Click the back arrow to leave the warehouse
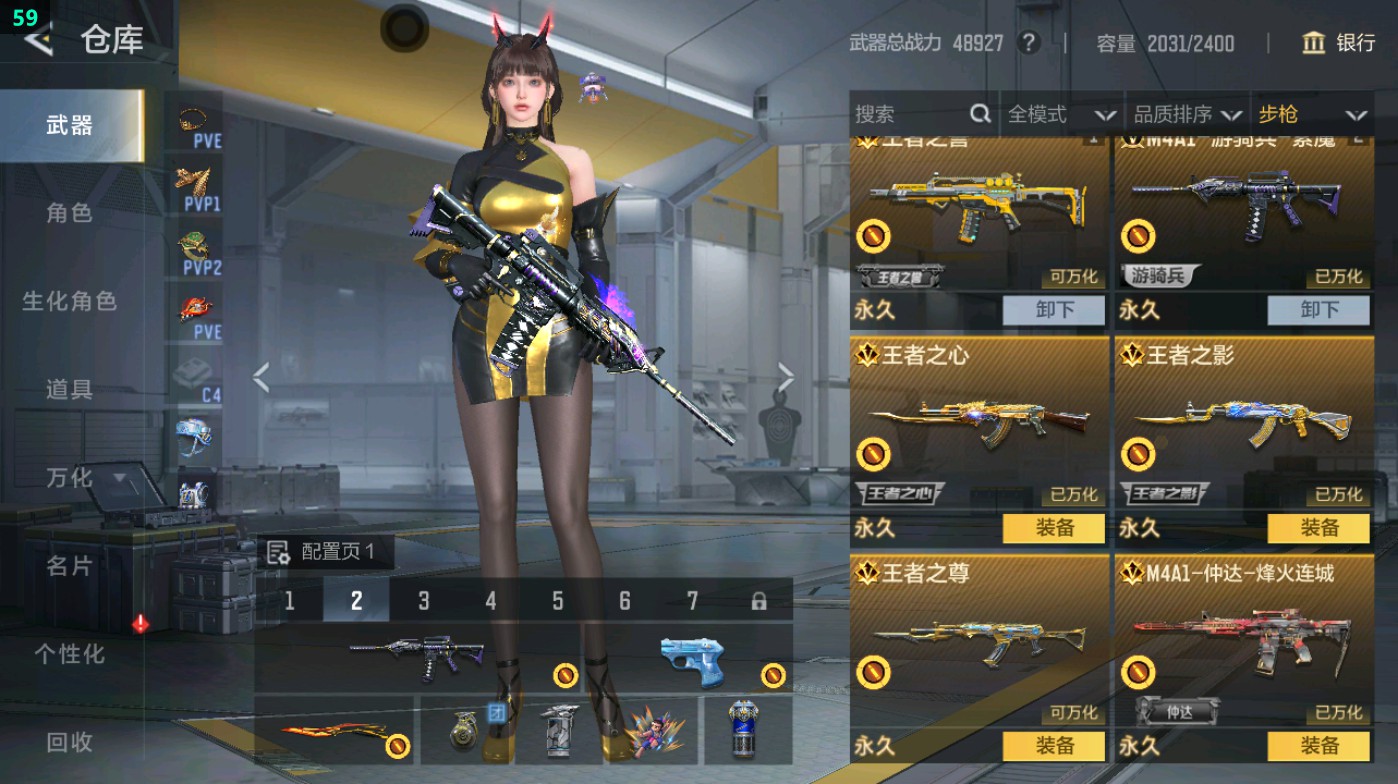 38,41
